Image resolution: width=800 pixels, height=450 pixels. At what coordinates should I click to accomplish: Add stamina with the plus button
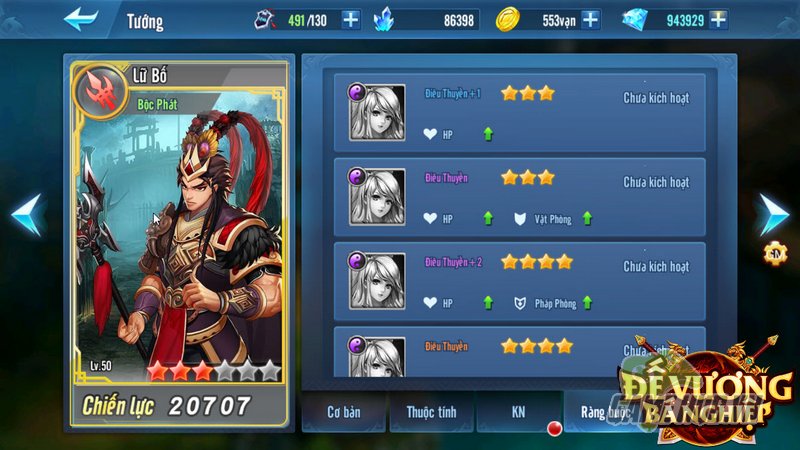[351, 19]
